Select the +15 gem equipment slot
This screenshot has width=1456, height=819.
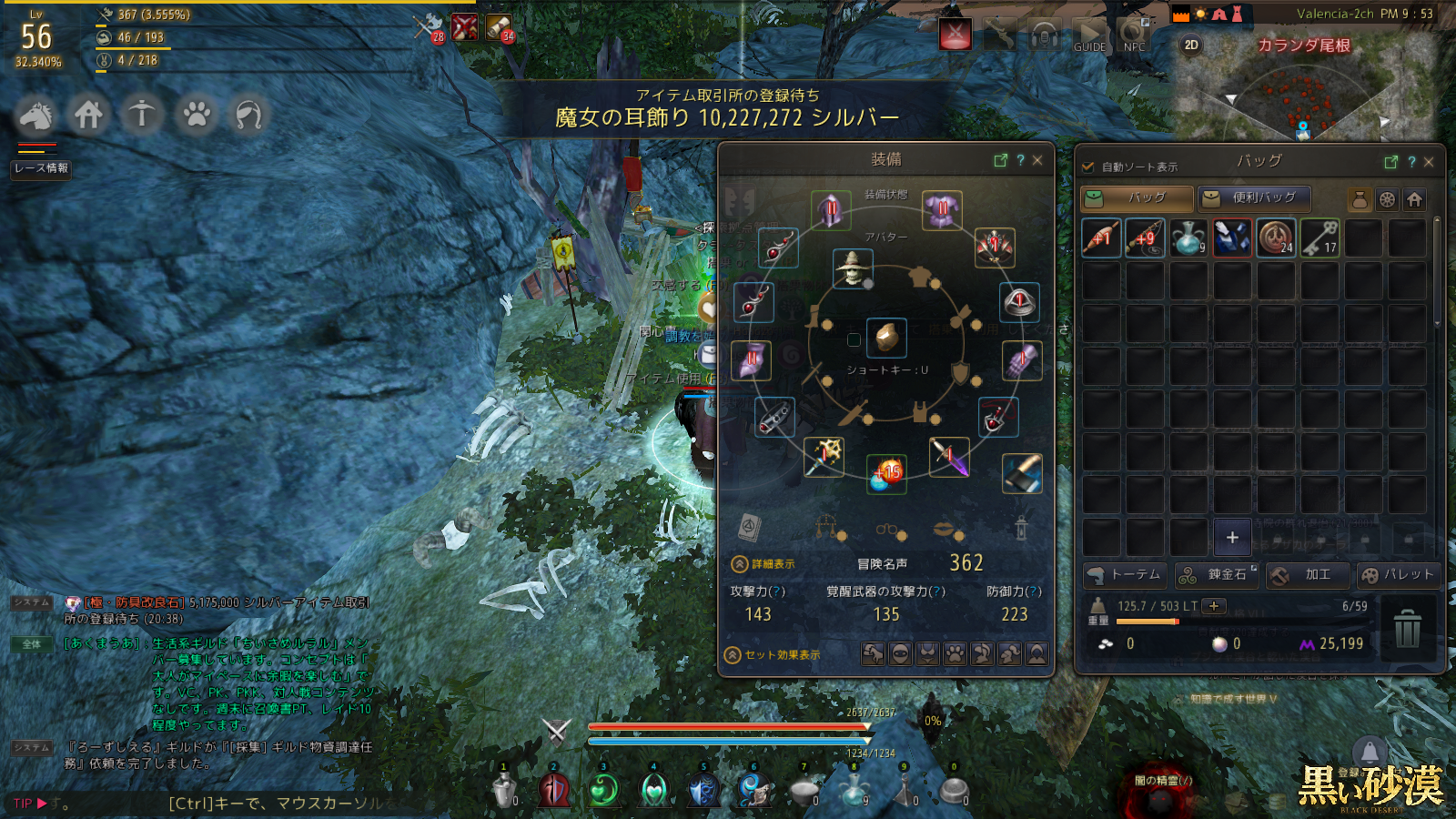point(885,474)
